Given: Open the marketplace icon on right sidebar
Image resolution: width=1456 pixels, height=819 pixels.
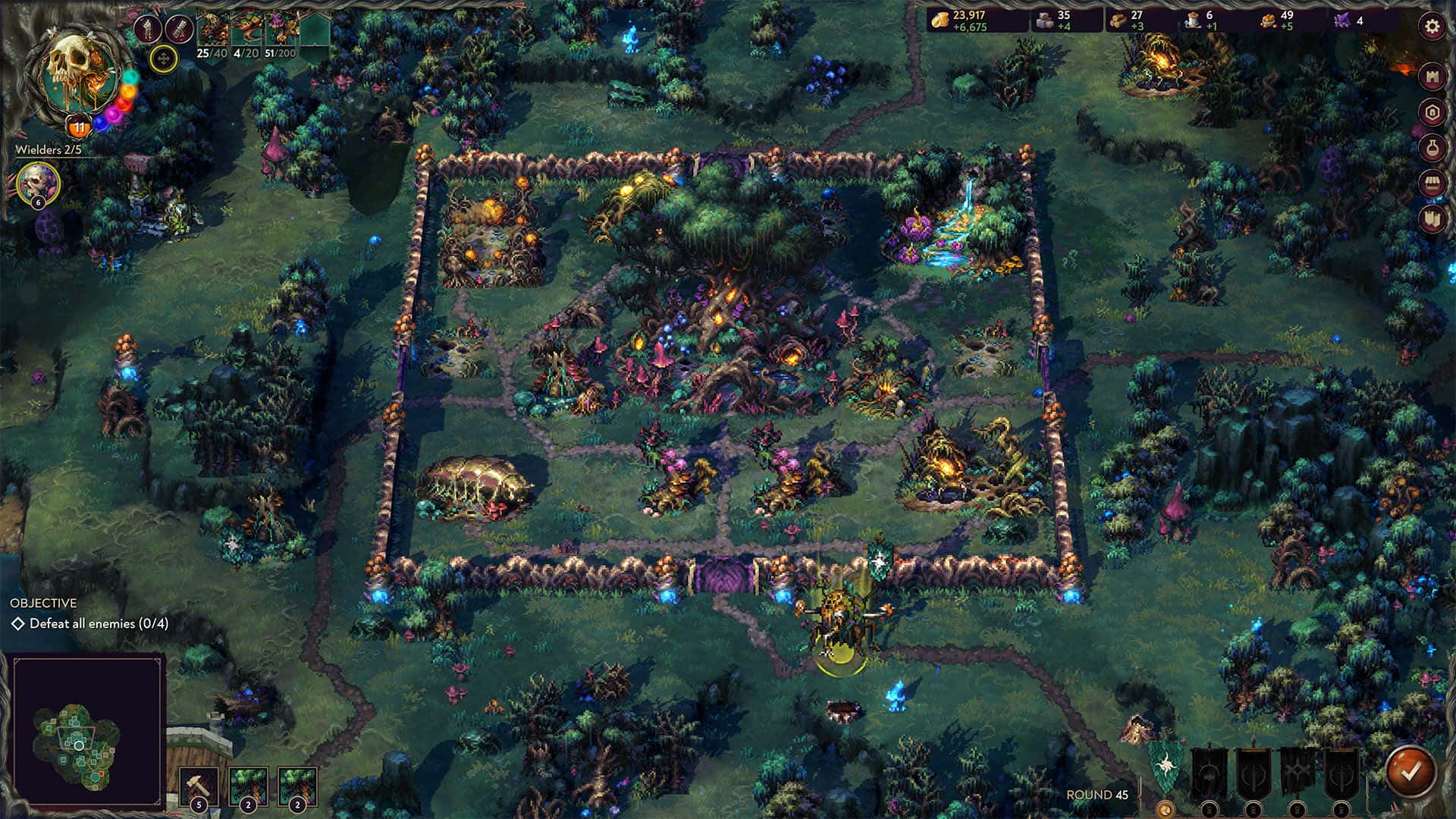Looking at the screenshot, I should click(1431, 182).
